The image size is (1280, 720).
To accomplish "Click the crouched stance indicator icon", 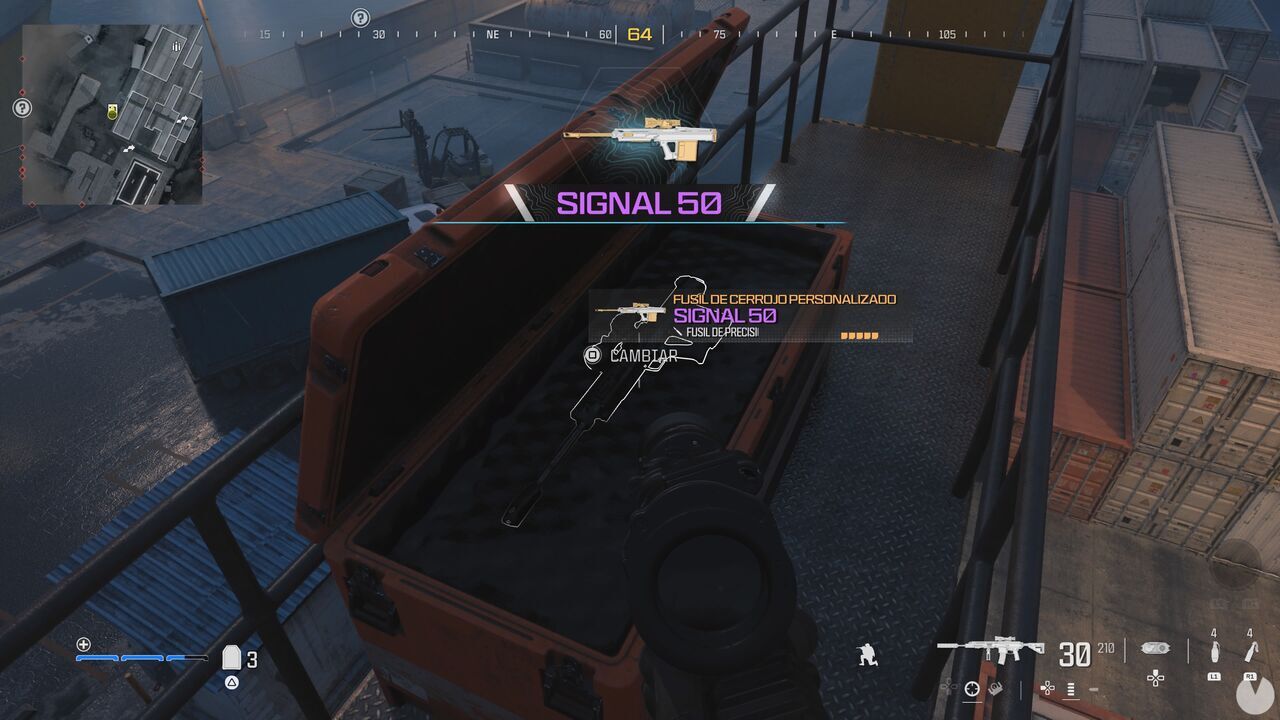I will 867,656.
